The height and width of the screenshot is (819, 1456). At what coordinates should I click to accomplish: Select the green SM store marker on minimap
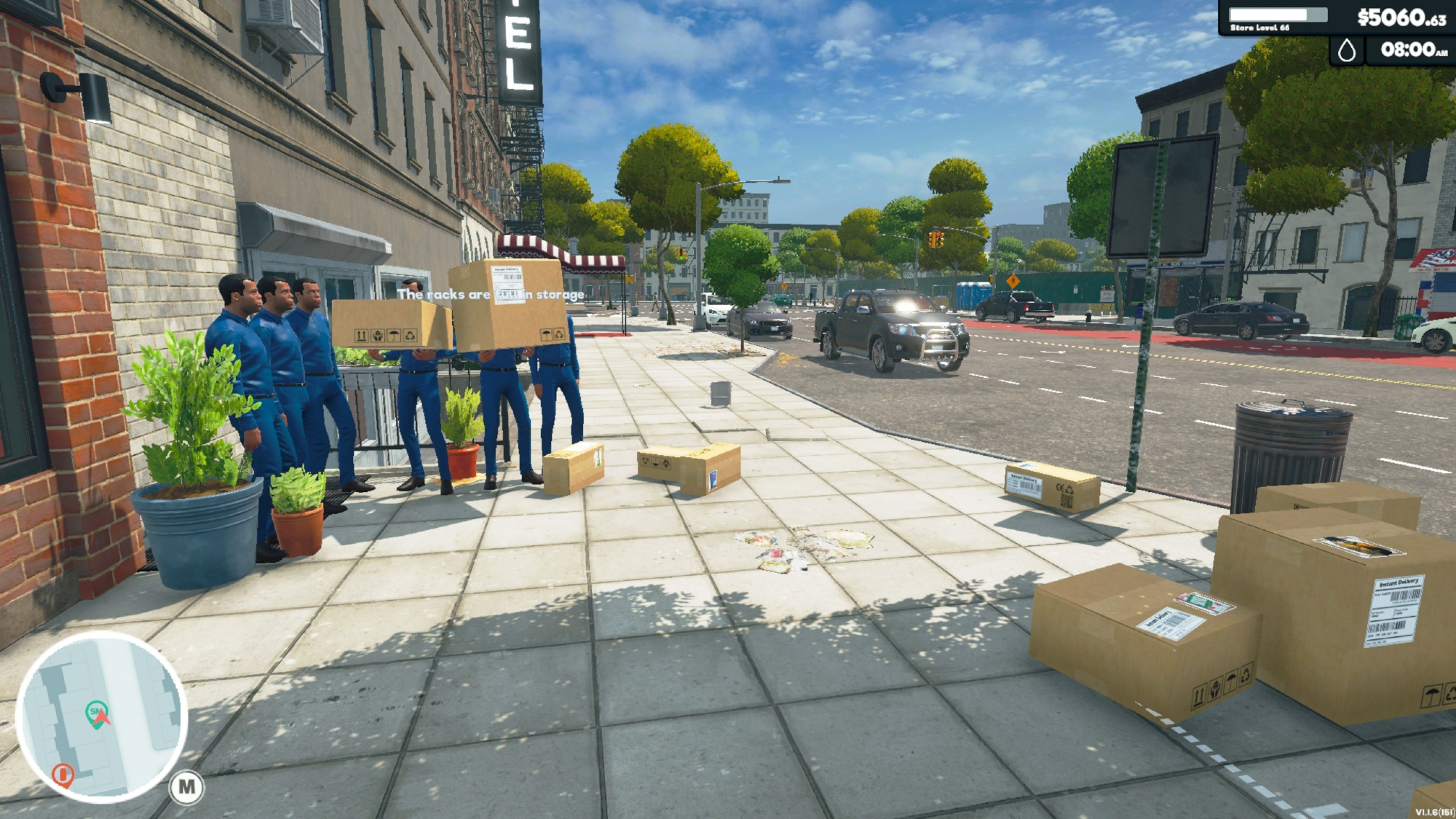96,711
